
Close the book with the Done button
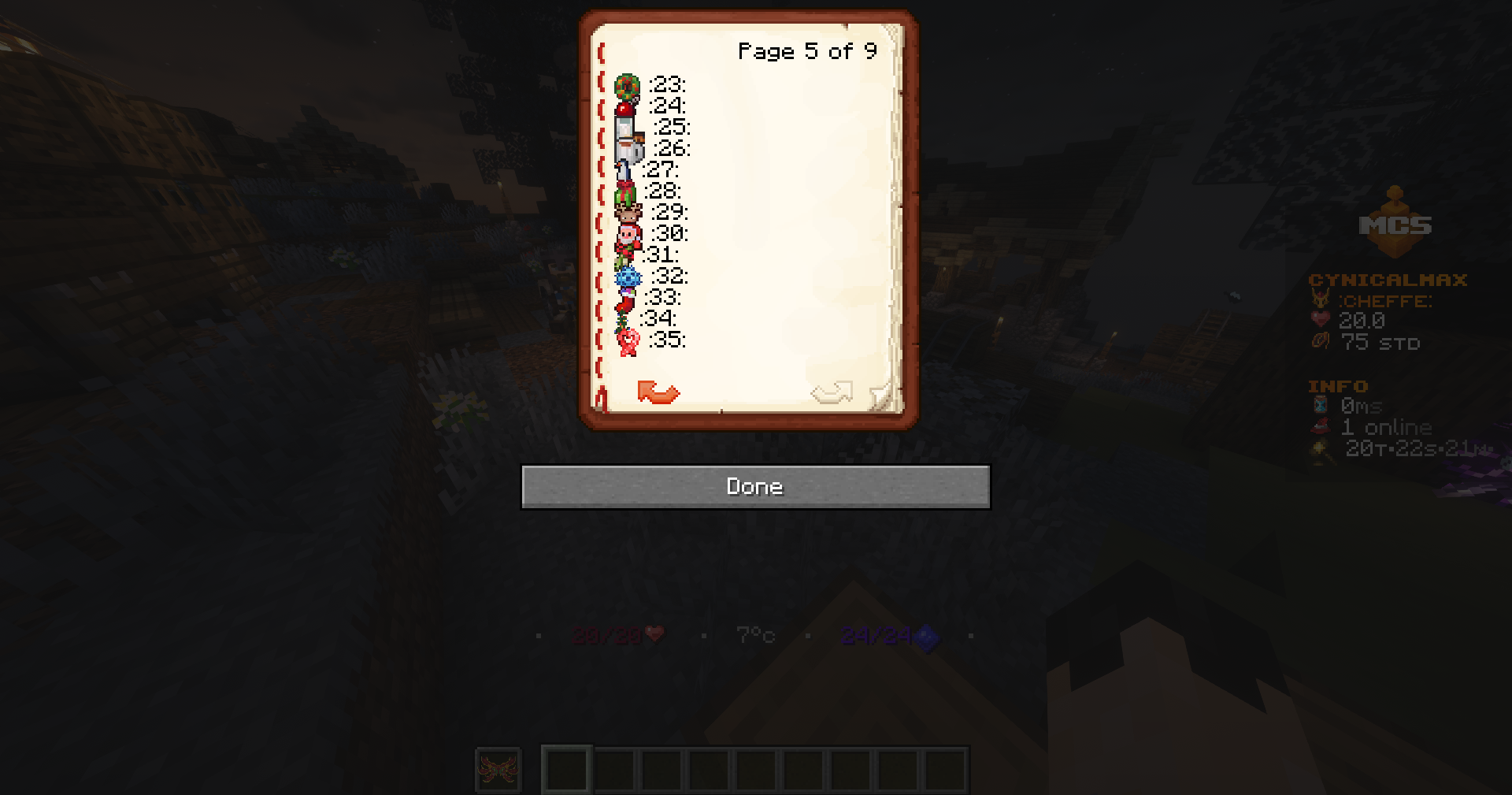coord(755,487)
